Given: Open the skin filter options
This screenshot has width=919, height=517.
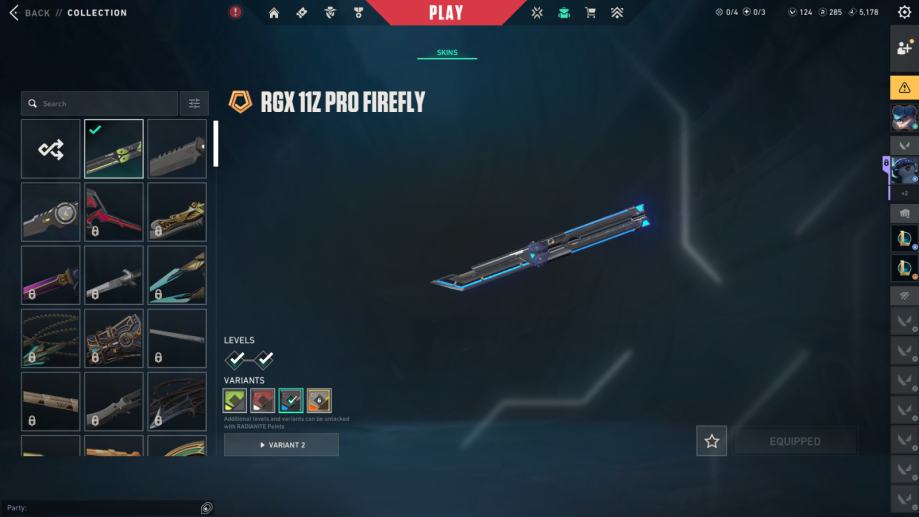Looking at the screenshot, I should point(194,103).
